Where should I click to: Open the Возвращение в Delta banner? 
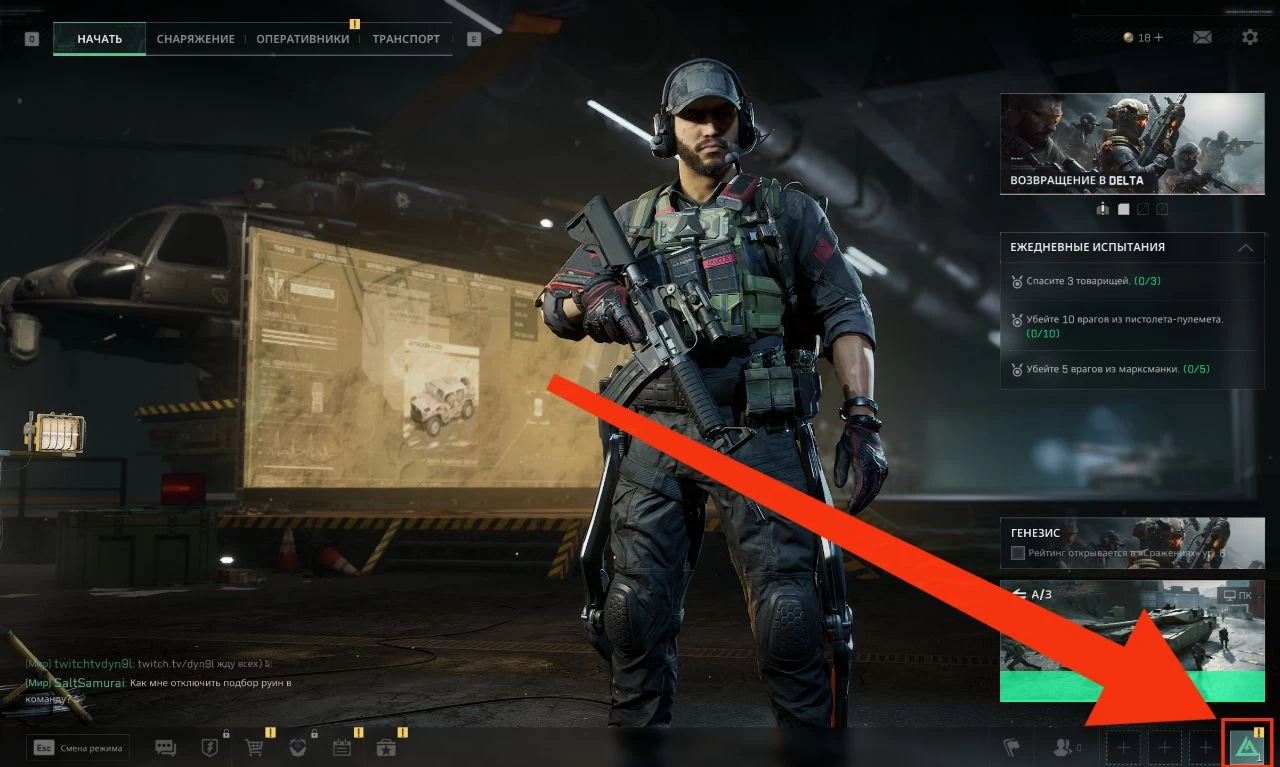pyautogui.click(x=1132, y=144)
